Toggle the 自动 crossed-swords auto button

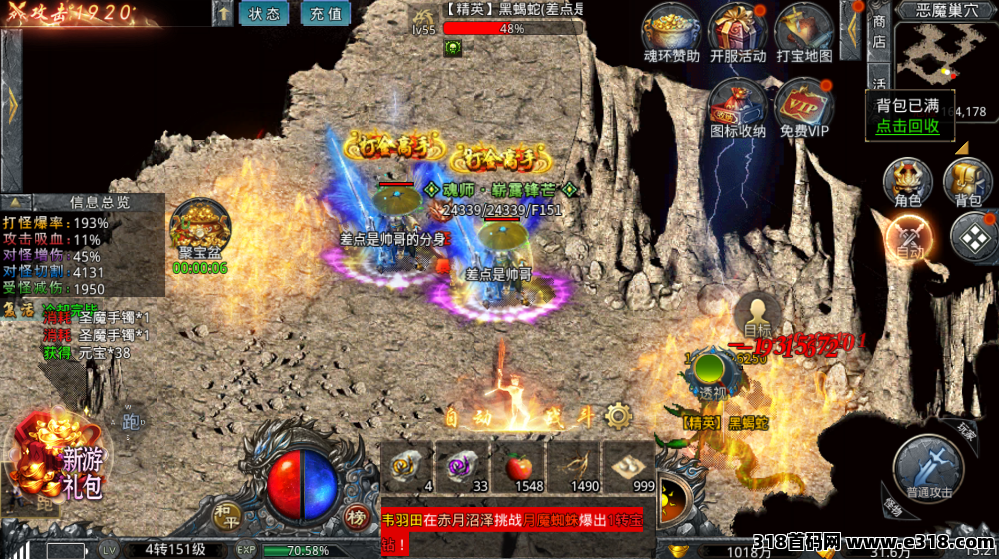click(909, 238)
